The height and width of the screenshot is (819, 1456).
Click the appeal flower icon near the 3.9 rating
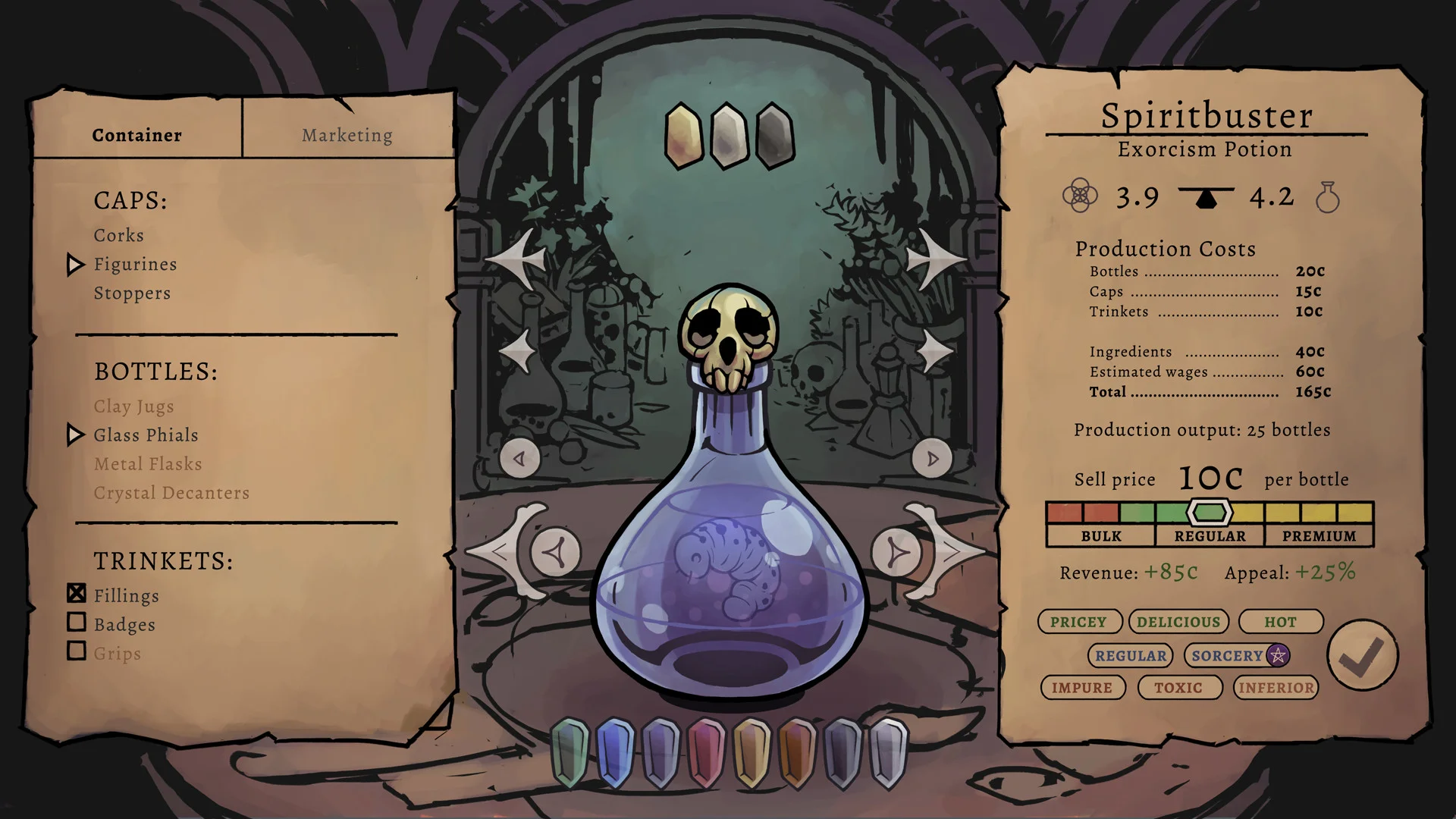[1080, 195]
